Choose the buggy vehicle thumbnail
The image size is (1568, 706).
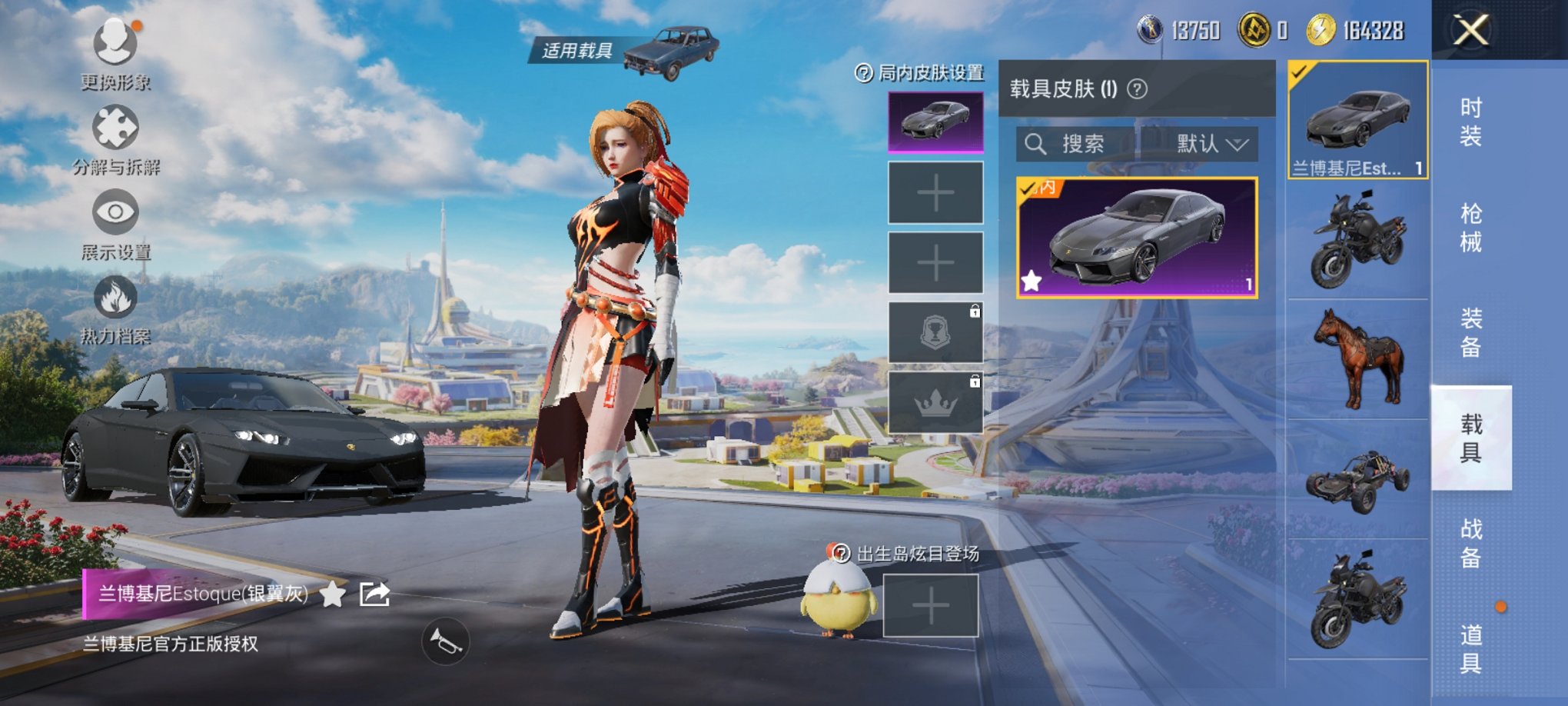click(x=1358, y=480)
